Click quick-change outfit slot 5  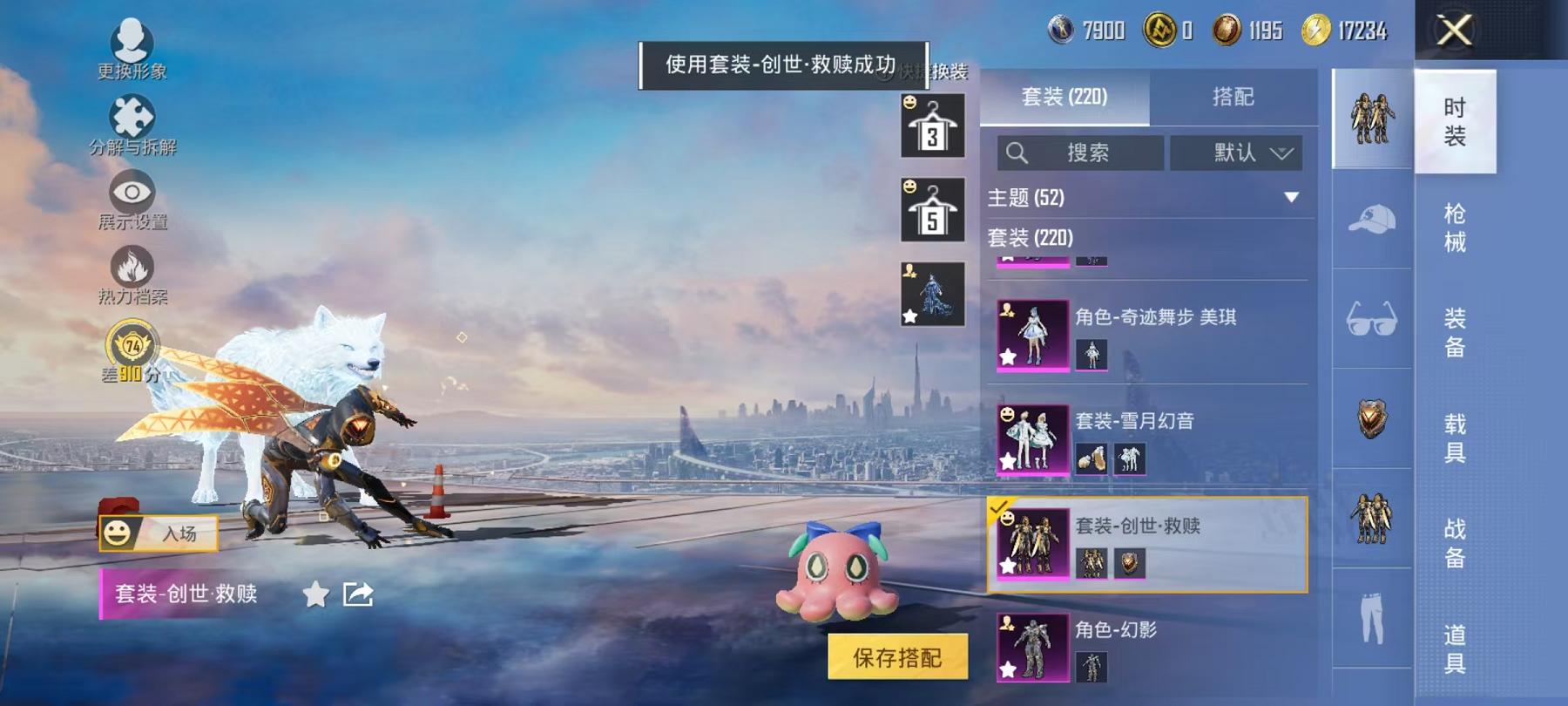[933, 211]
